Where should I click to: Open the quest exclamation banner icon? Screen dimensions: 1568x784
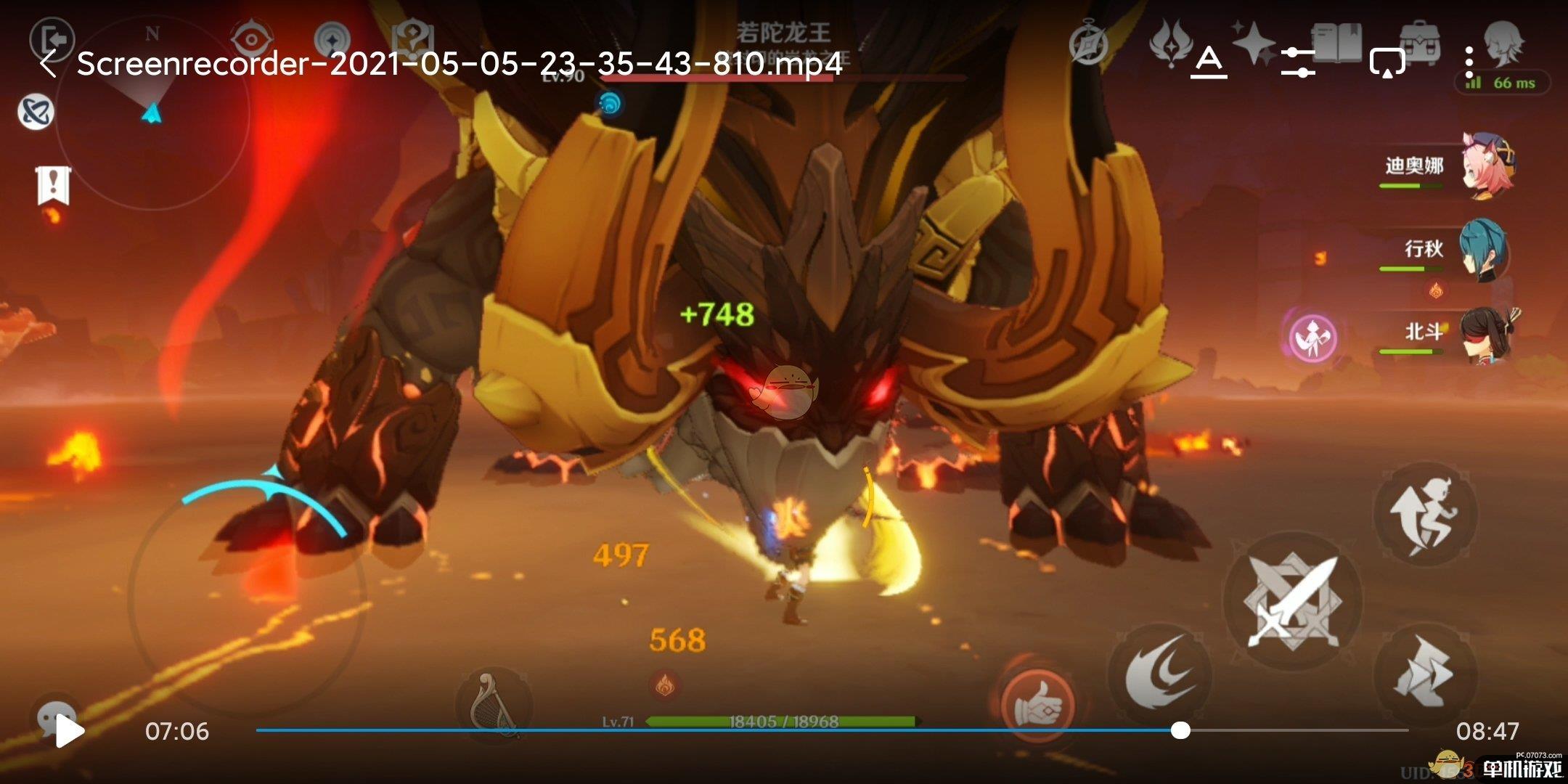point(52,186)
